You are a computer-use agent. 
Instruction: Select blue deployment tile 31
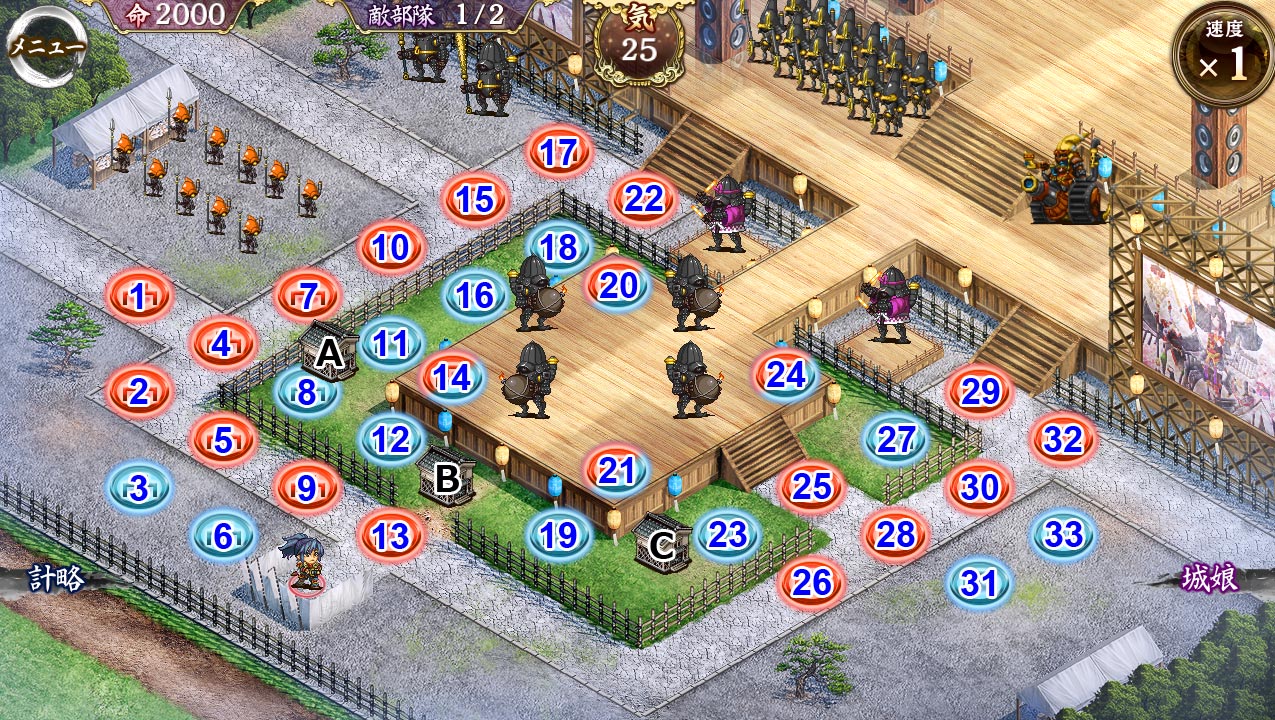[x=980, y=583]
